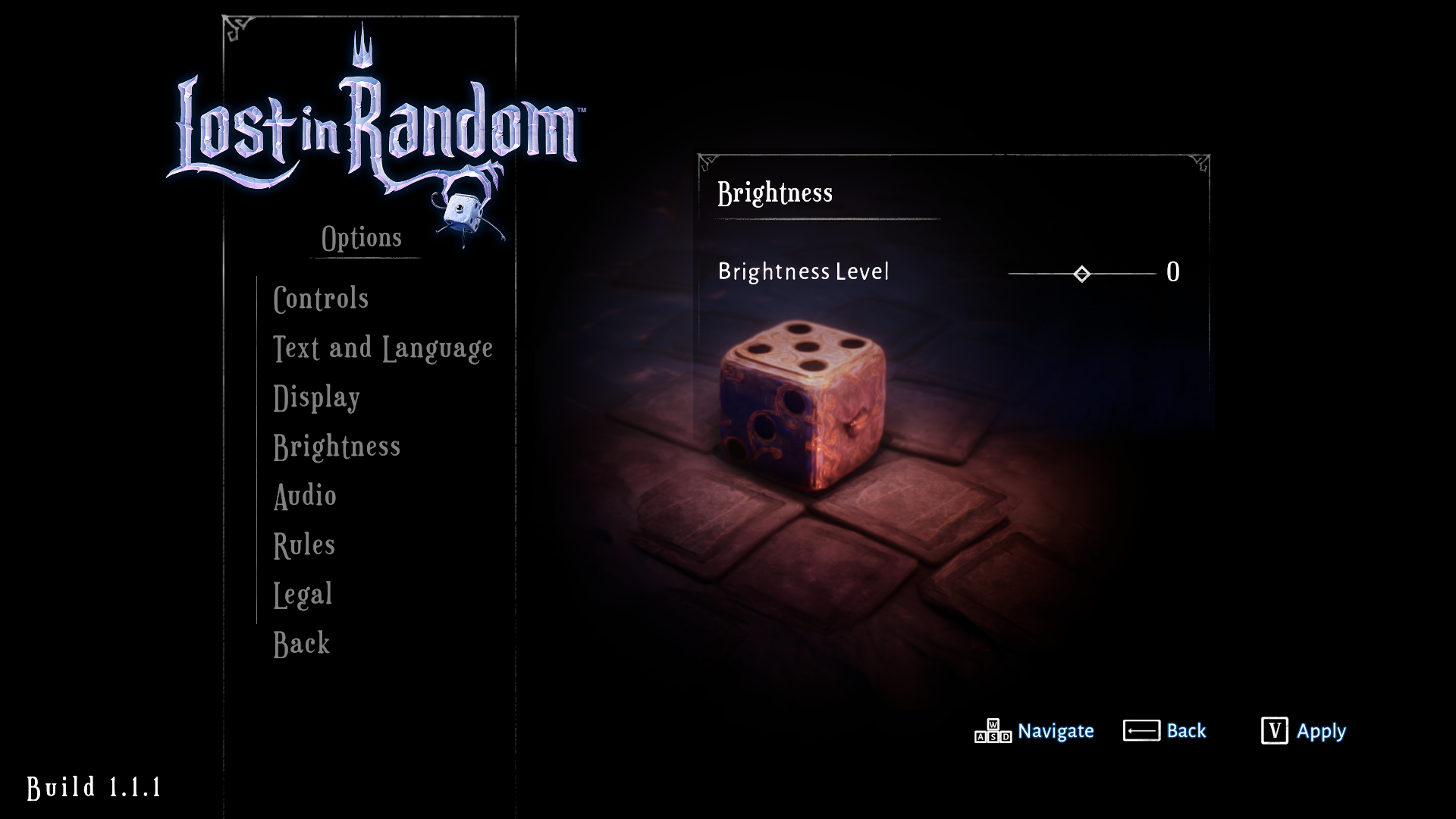The image size is (1456, 819).
Task: Click the V key Apply icon
Action: (x=1276, y=730)
